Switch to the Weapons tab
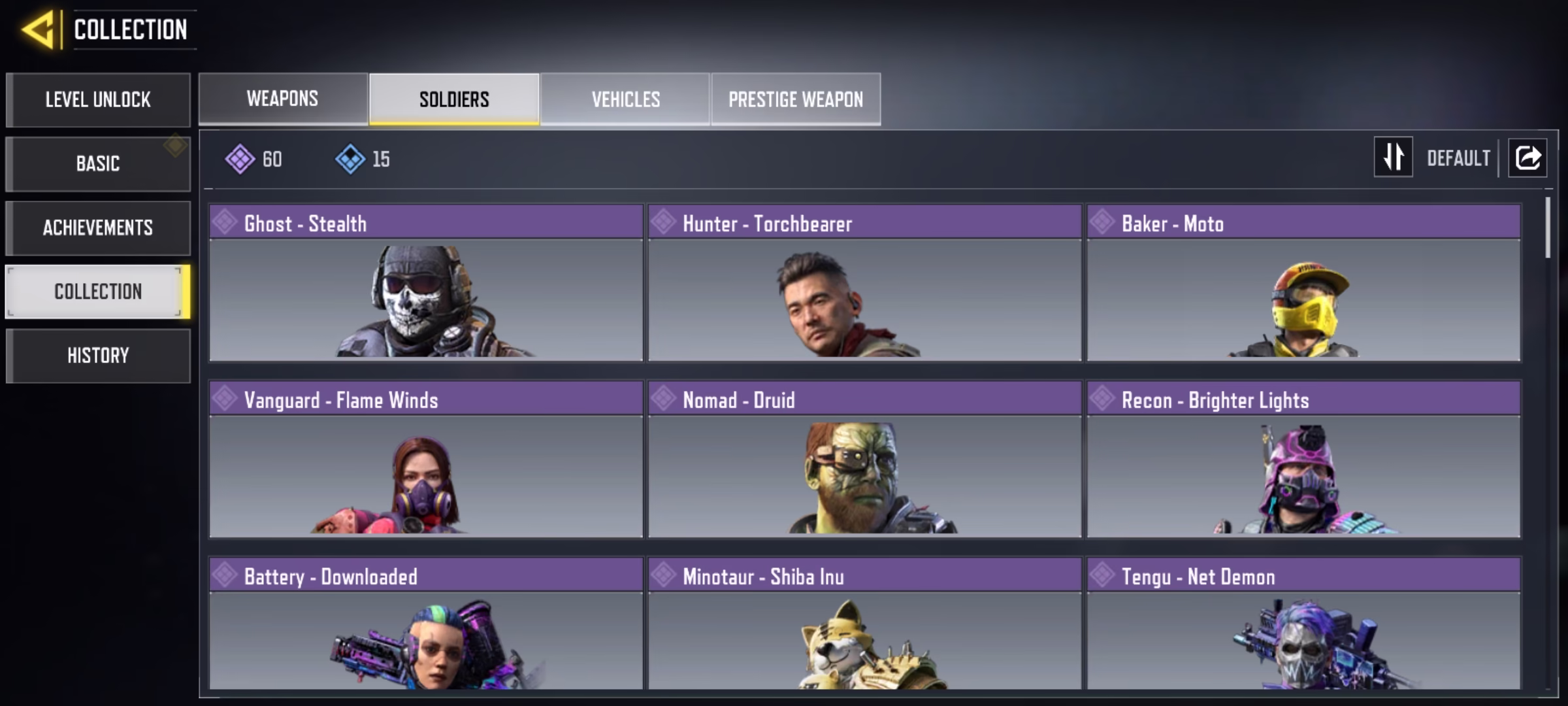Image resolution: width=1568 pixels, height=706 pixels. point(283,99)
